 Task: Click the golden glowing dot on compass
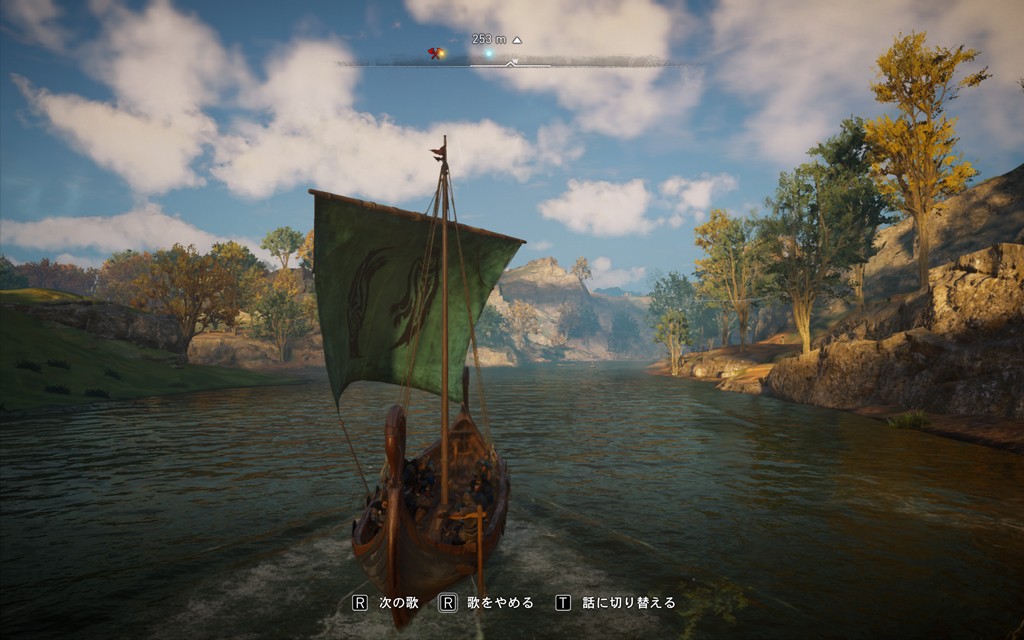tap(442, 54)
